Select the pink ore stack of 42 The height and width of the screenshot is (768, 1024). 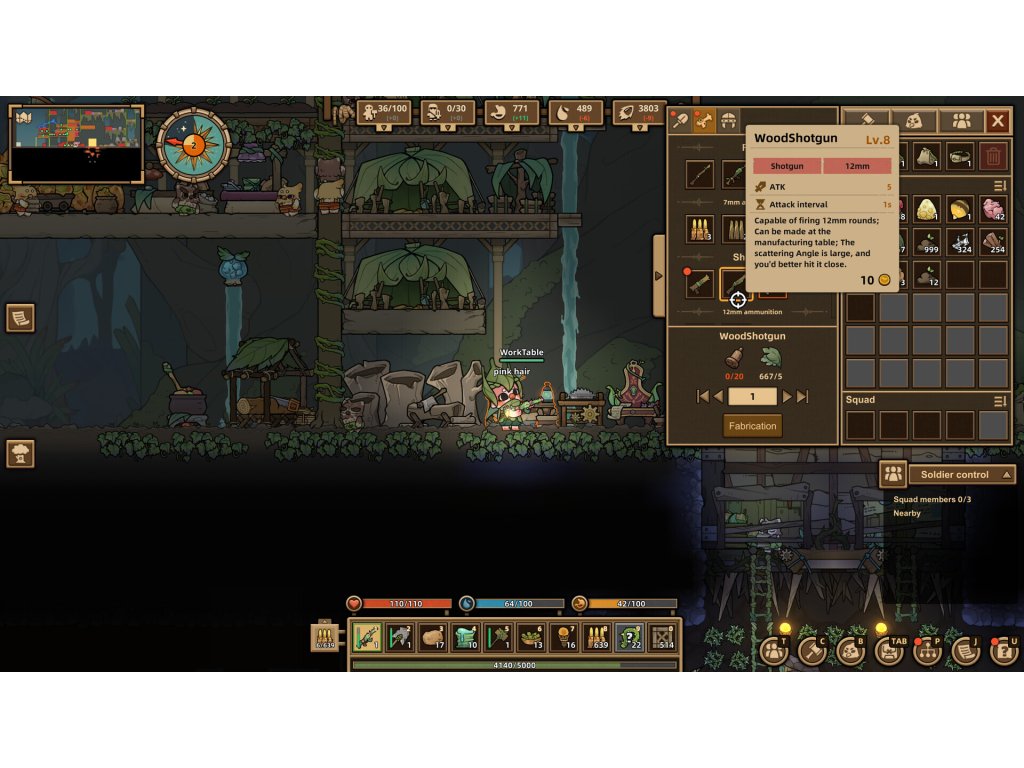click(x=992, y=209)
